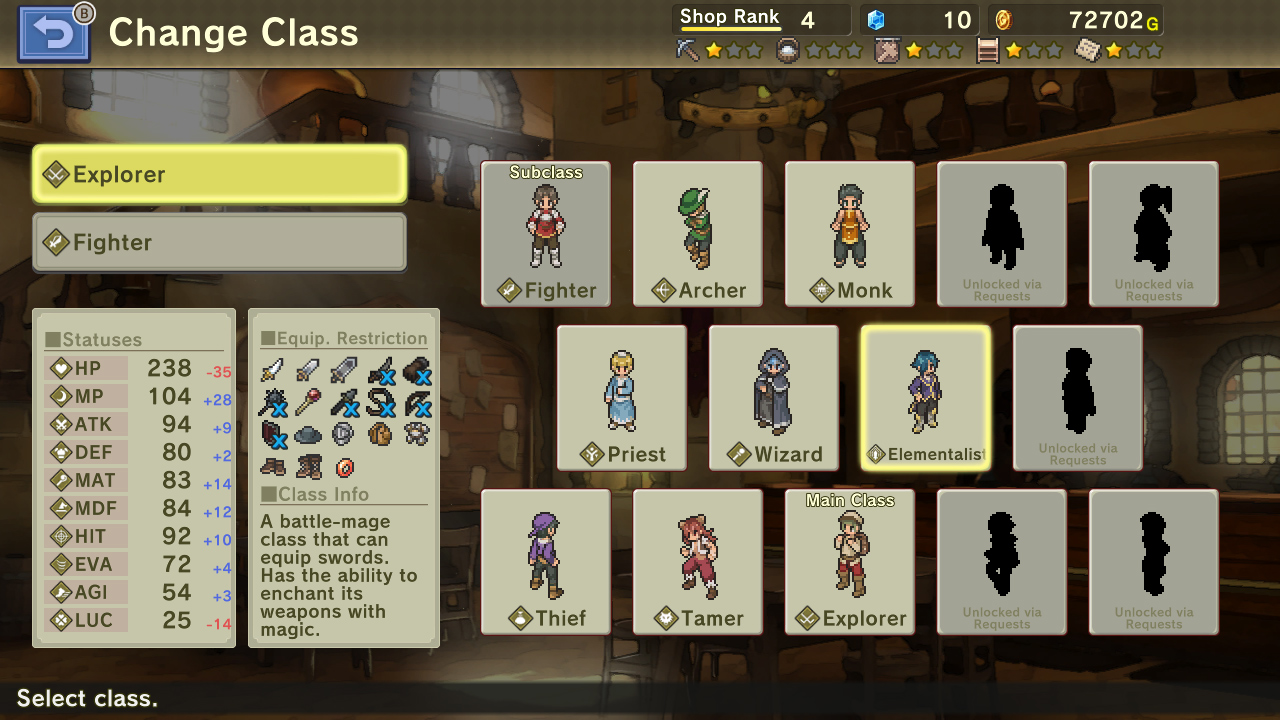Select the Wizard class portrait
Image resolution: width=1280 pixels, height=720 pixels.
tap(773, 397)
